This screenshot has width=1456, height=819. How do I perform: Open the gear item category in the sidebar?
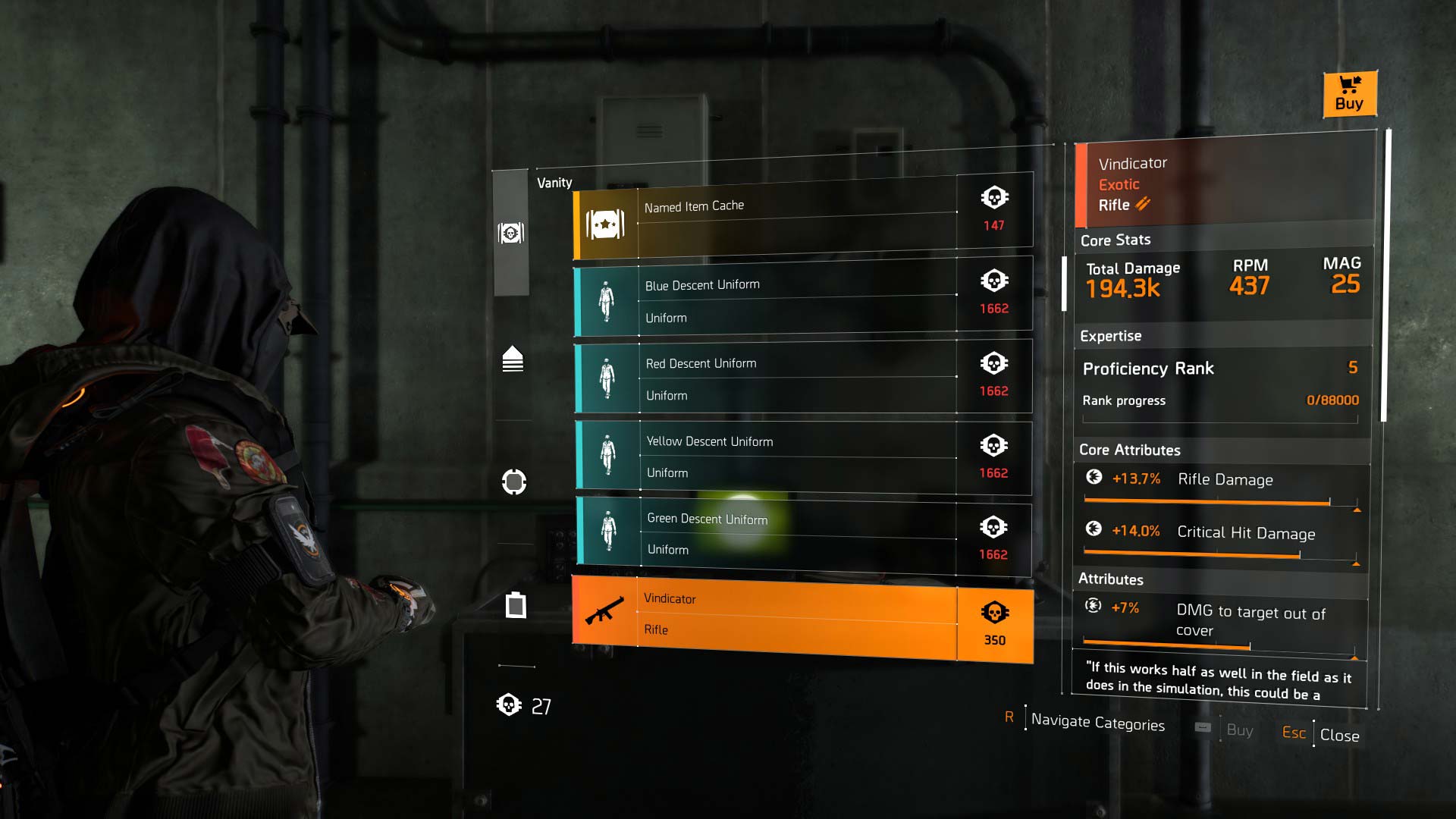516,606
